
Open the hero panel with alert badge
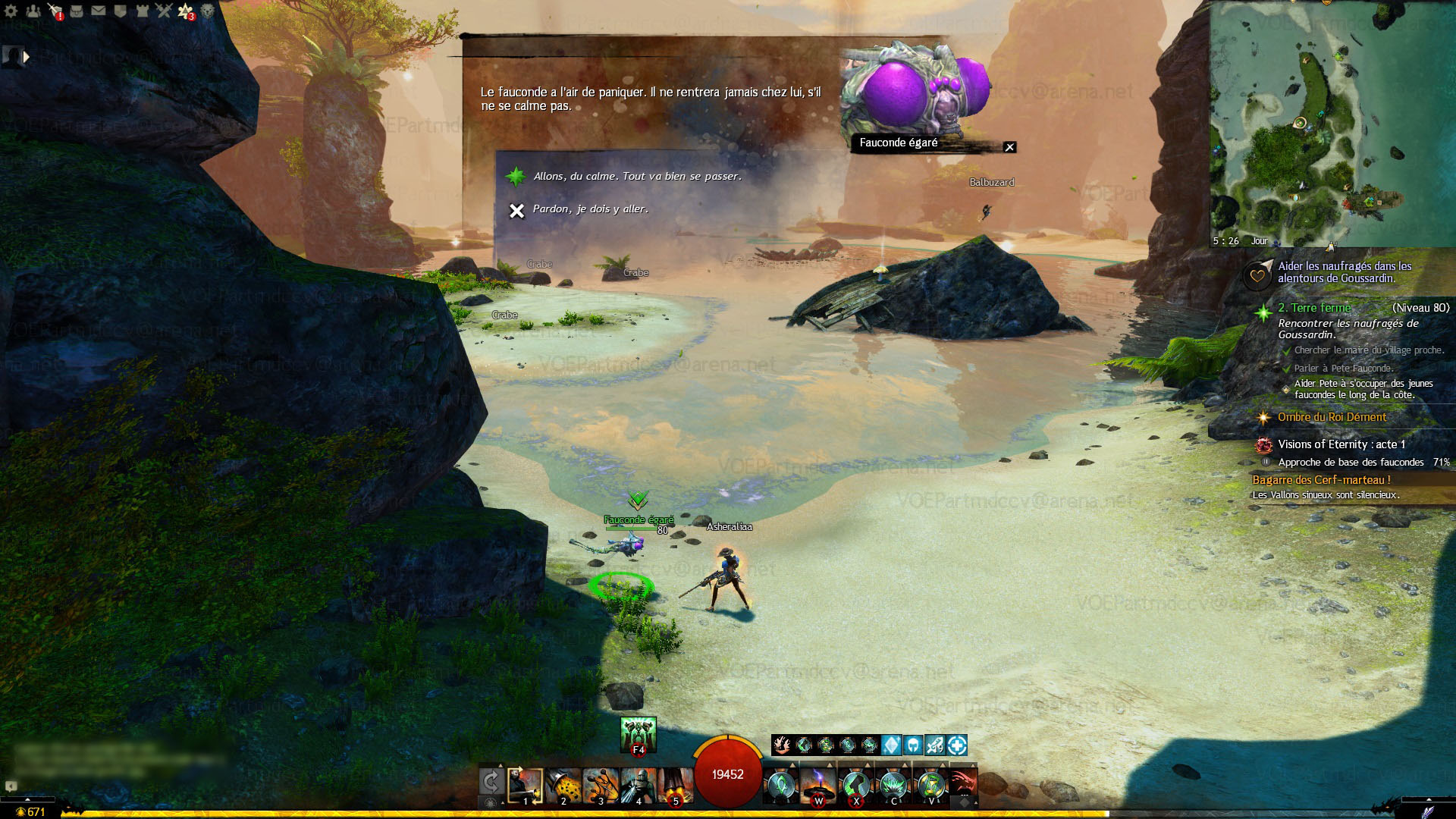pos(55,11)
